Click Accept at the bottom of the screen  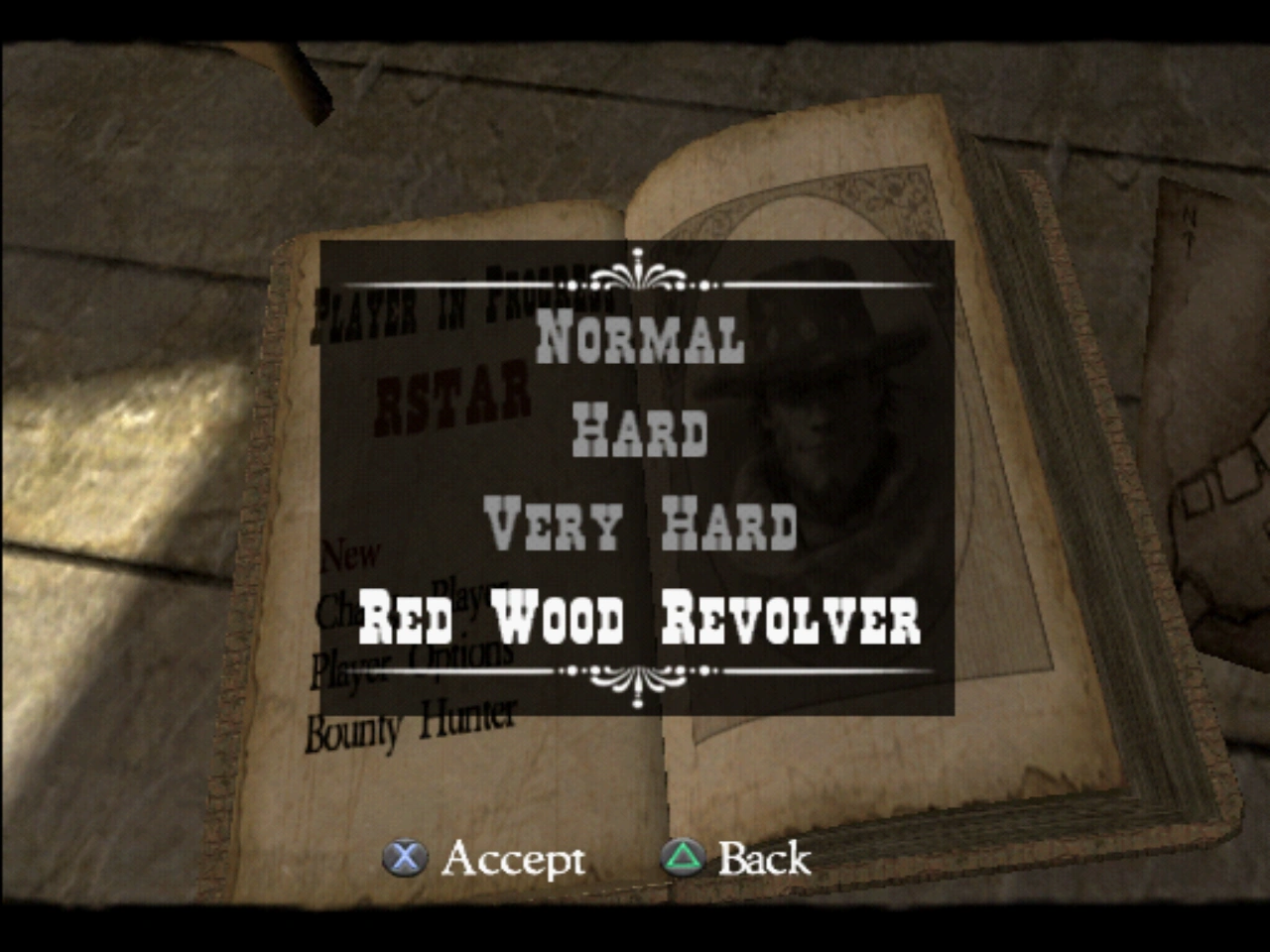coord(516,859)
